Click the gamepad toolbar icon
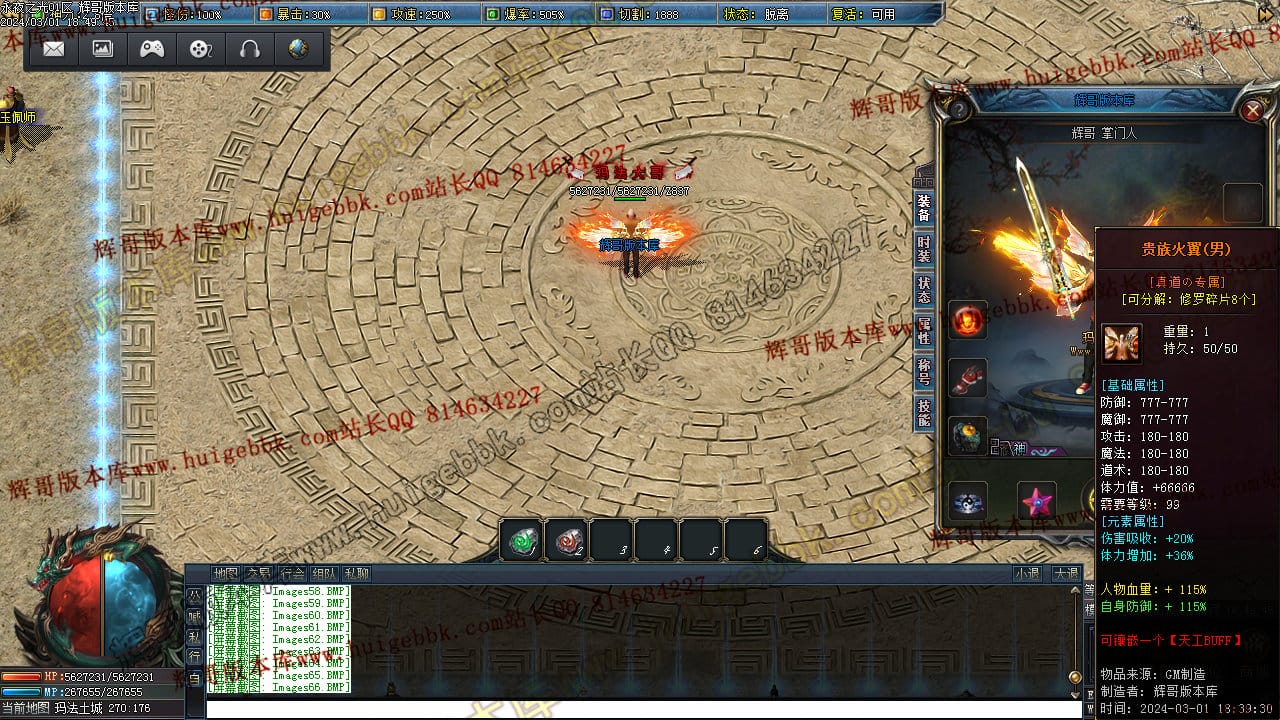The width and height of the screenshot is (1280, 720). coord(152,49)
